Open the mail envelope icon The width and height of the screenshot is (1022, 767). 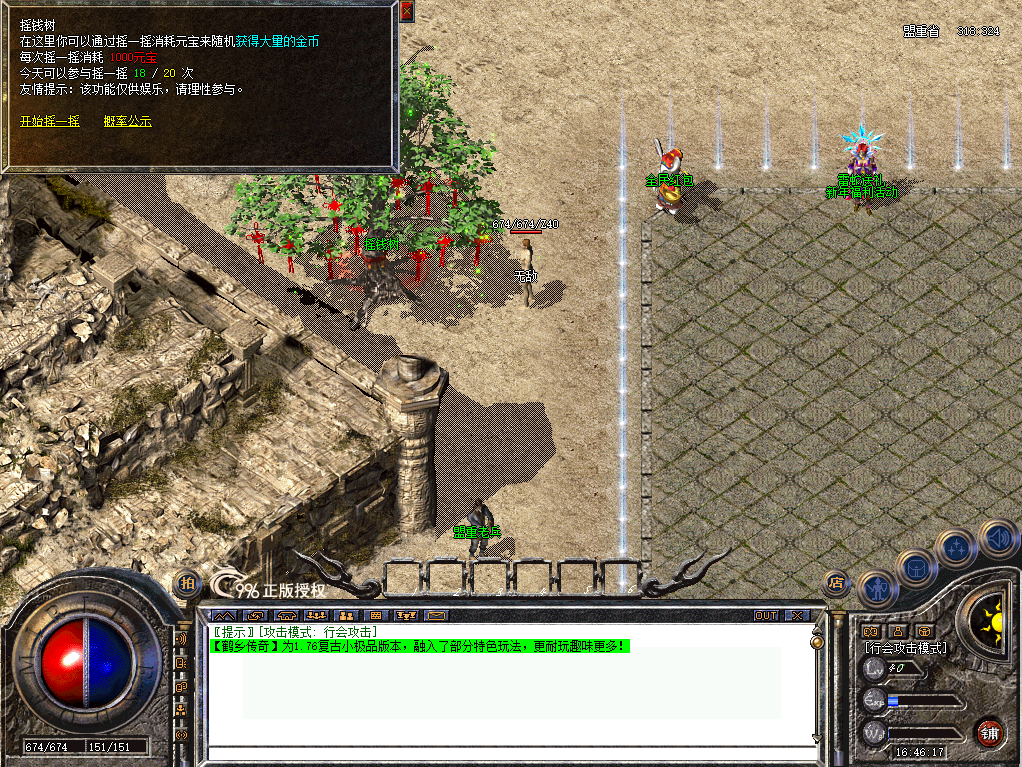point(437,615)
